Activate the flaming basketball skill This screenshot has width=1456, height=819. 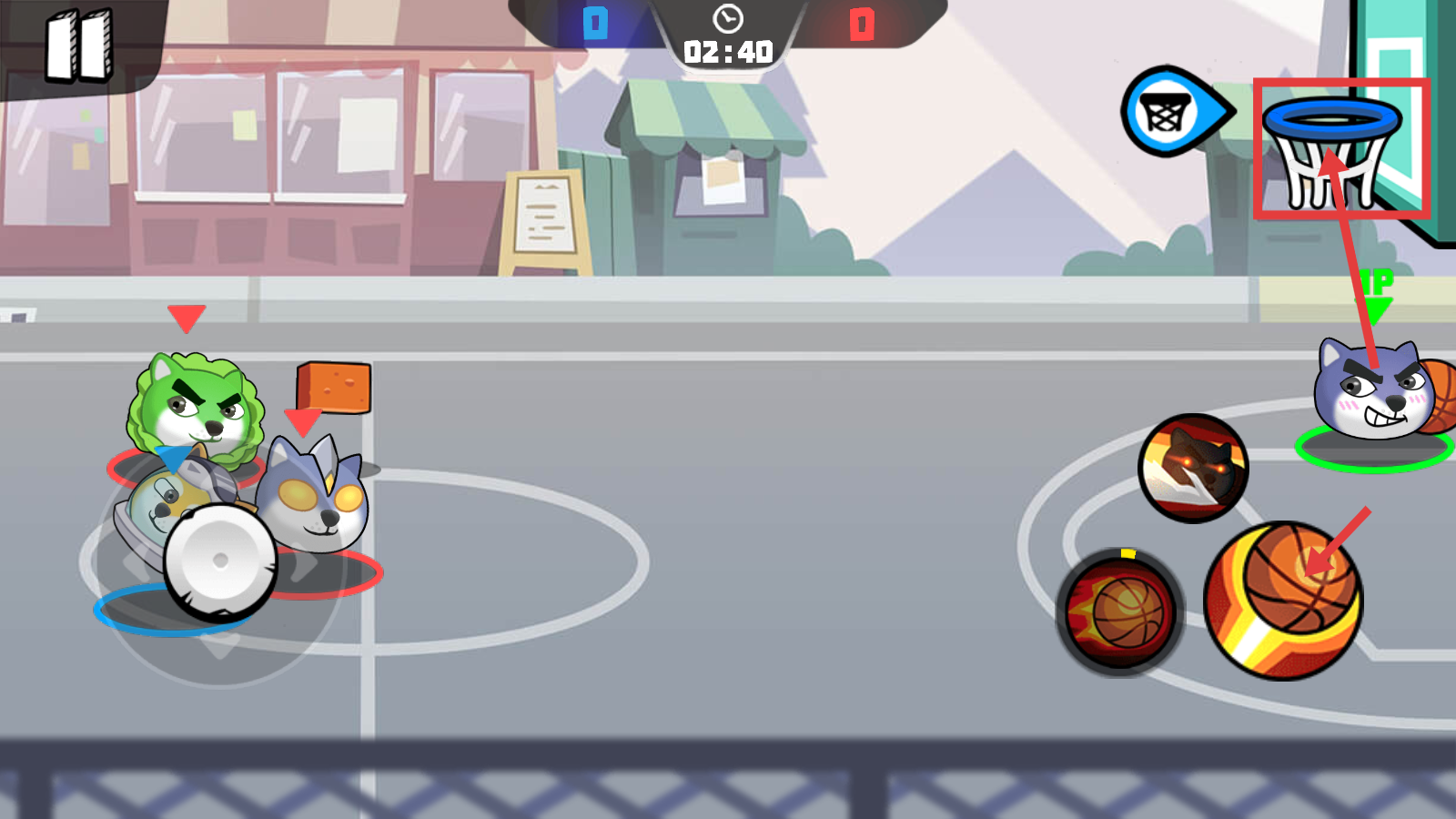(1120, 612)
